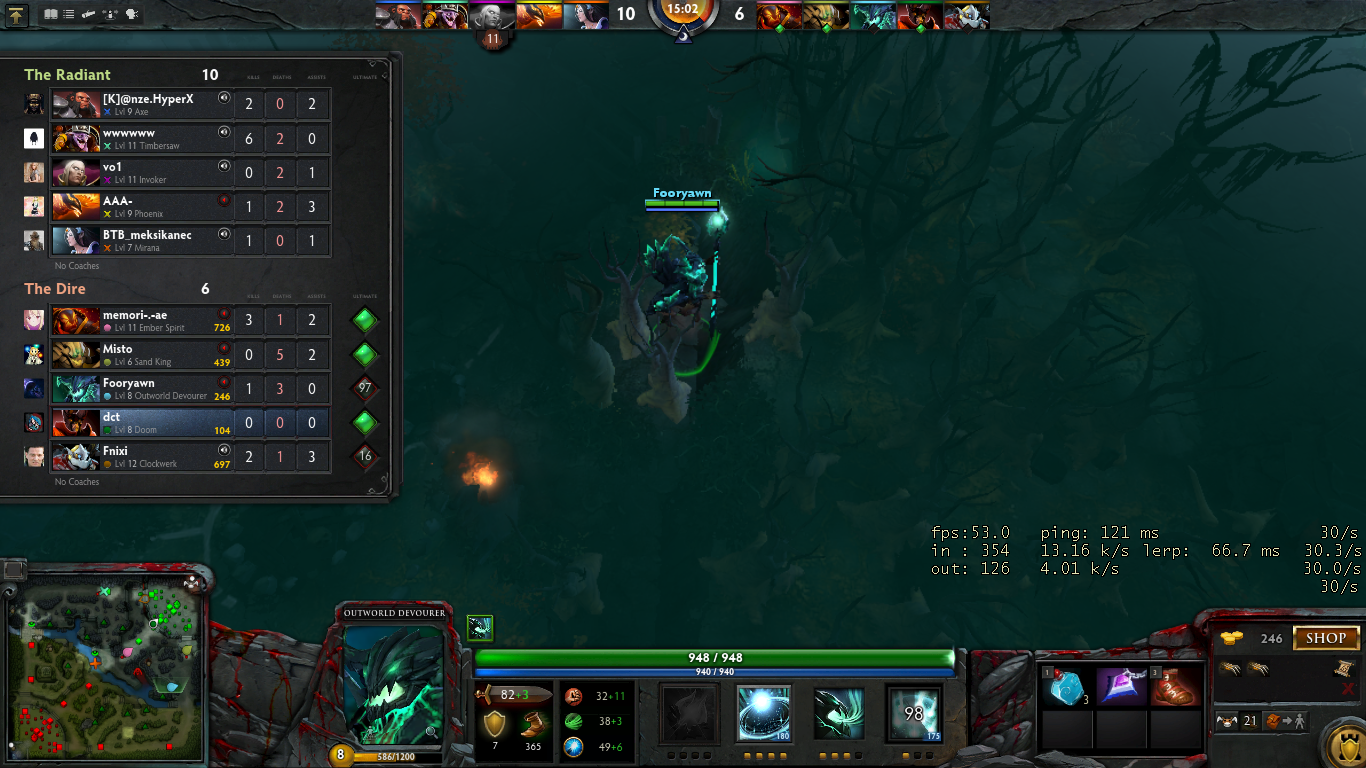Open the book icon in top toolbar

click(x=51, y=15)
